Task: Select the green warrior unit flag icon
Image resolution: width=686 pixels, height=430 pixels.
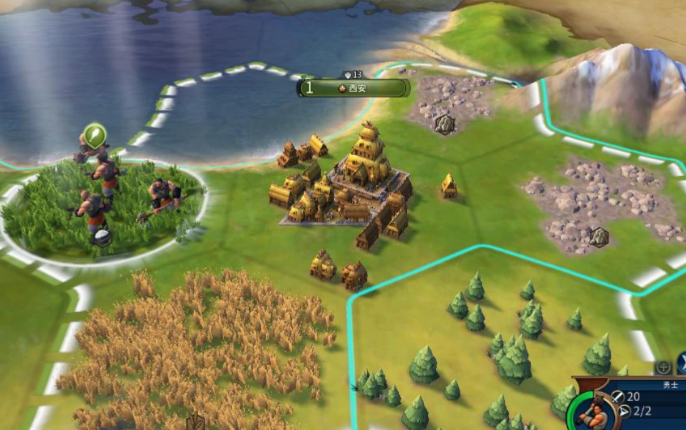Action: tap(95, 135)
